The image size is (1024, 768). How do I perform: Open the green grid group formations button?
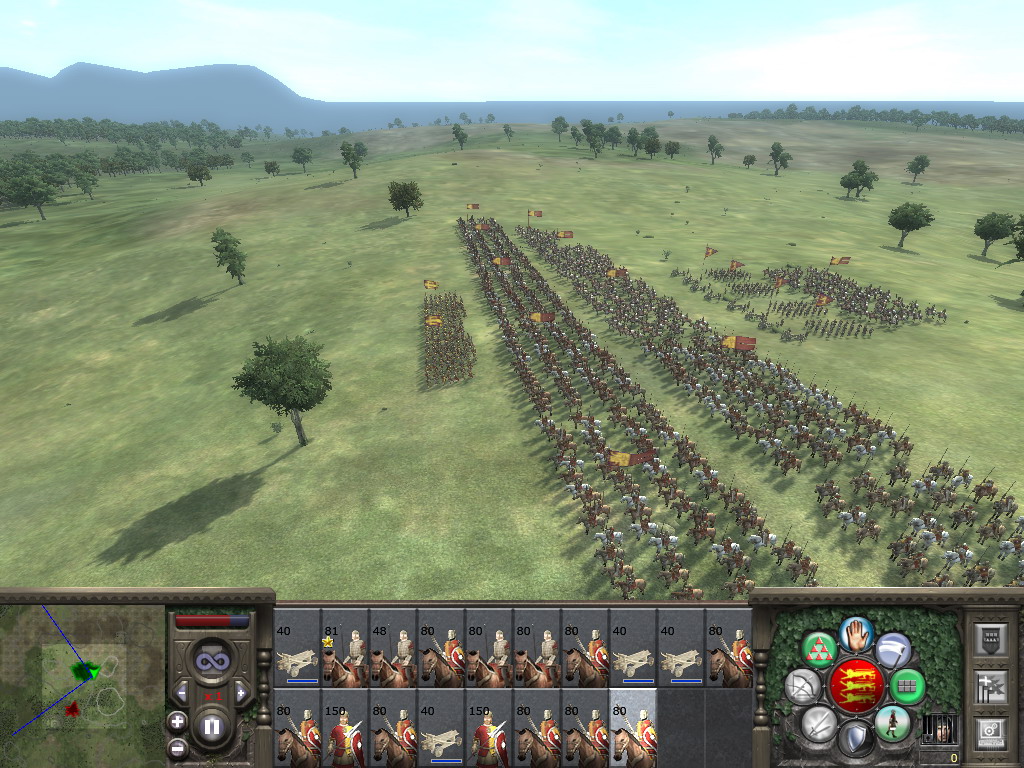point(907,686)
